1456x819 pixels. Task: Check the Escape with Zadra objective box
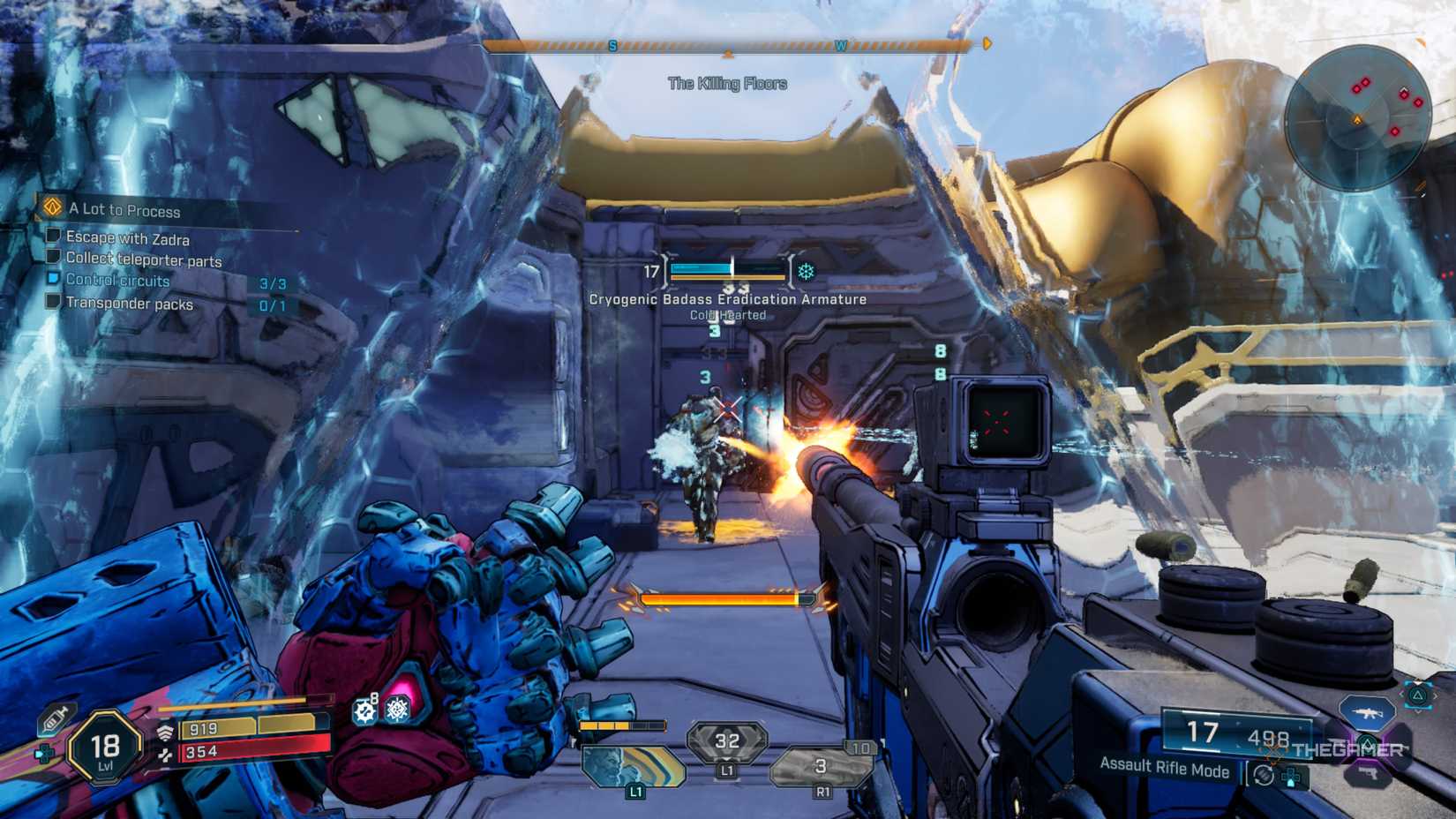(x=52, y=237)
